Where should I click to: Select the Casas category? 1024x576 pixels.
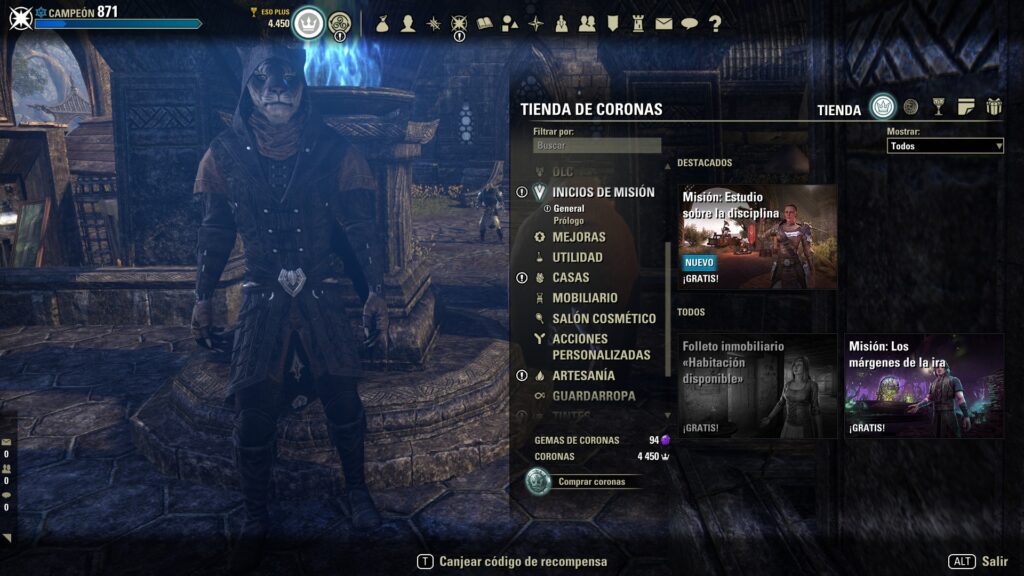coord(570,277)
